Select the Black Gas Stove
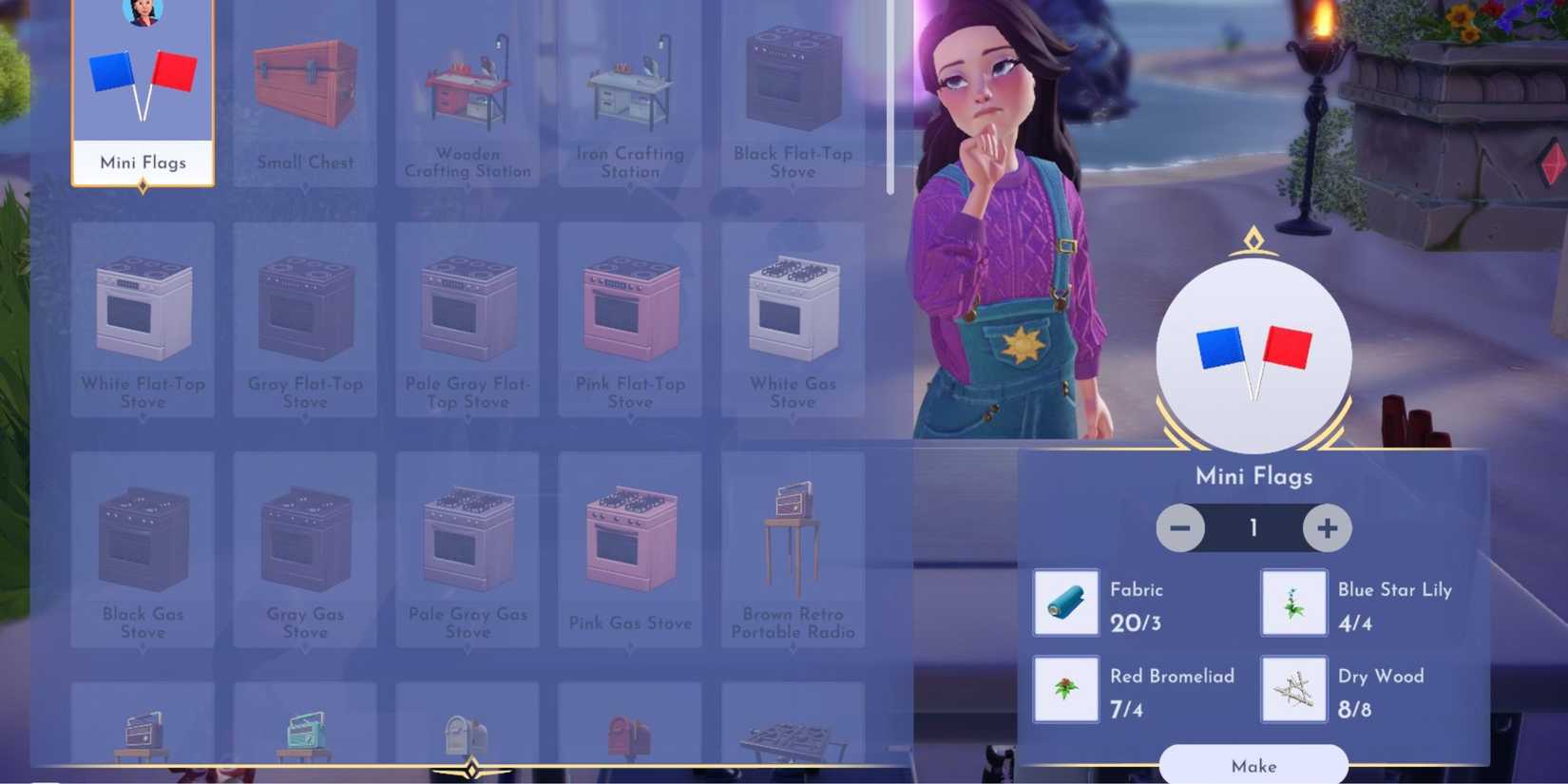The height and width of the screenshot is (784, 1568). click(143, 546)
